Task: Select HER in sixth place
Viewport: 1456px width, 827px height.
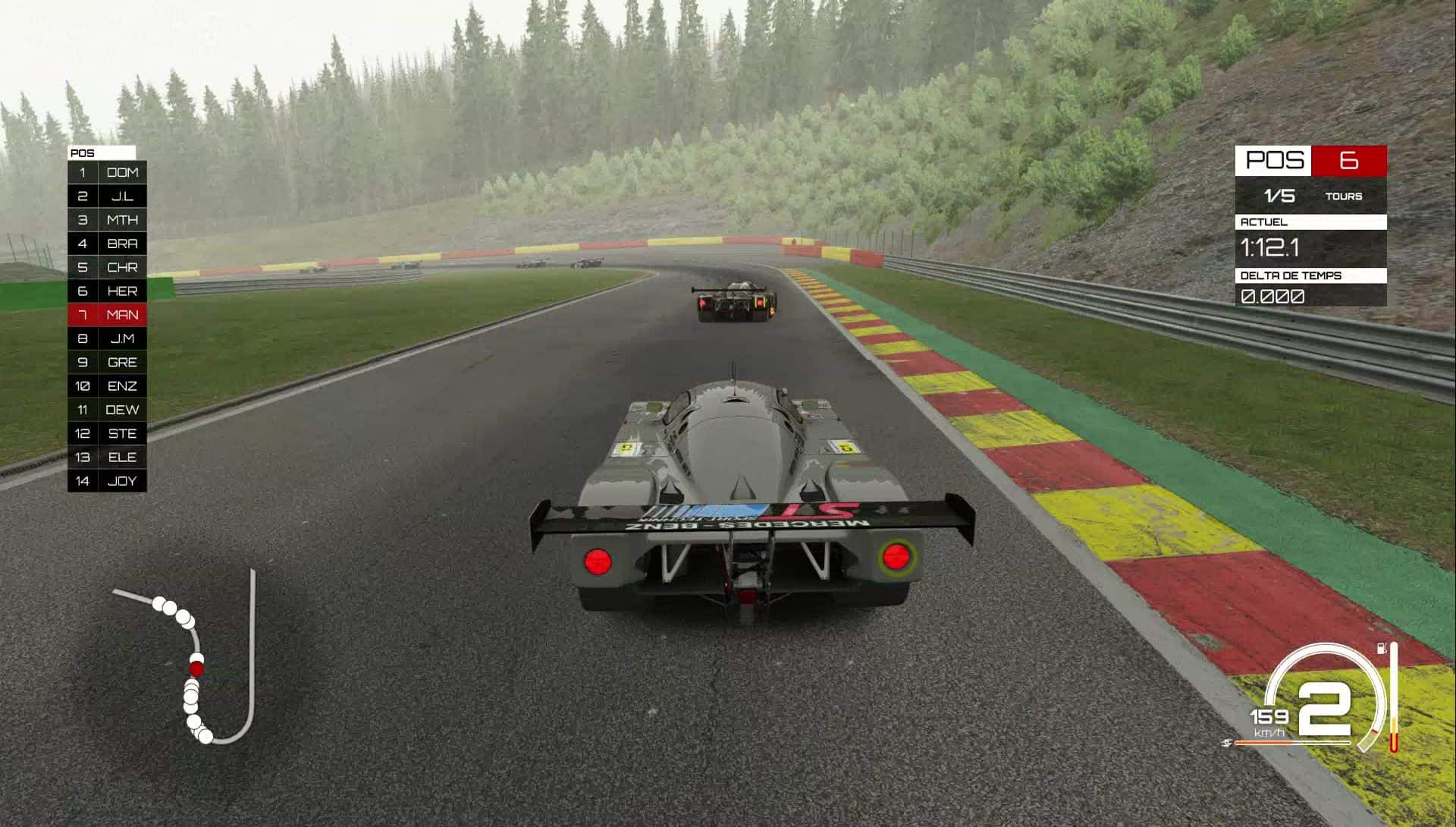Action: pyautogui.click(x=108, y=291)
